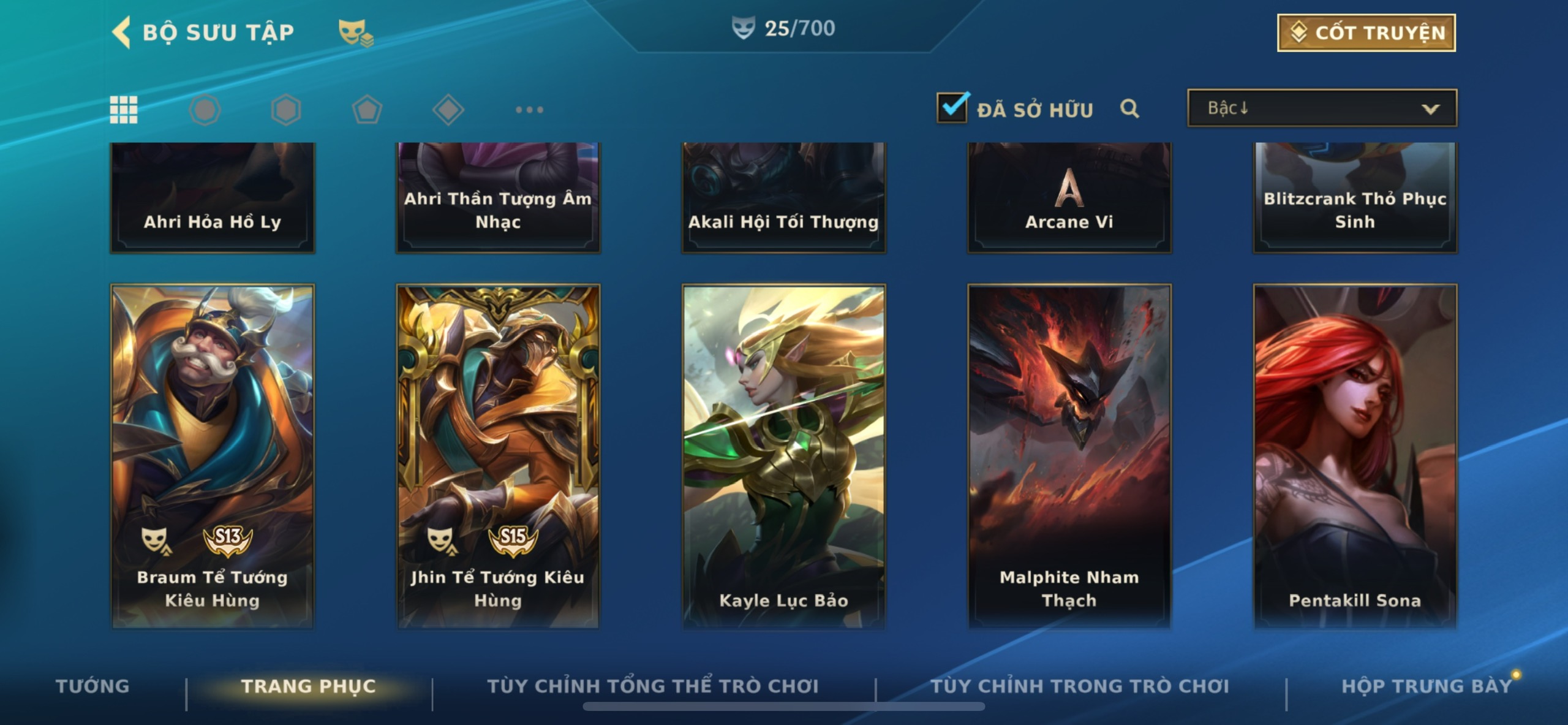Open the Pentakill Sona skin card

[1355, 455]
